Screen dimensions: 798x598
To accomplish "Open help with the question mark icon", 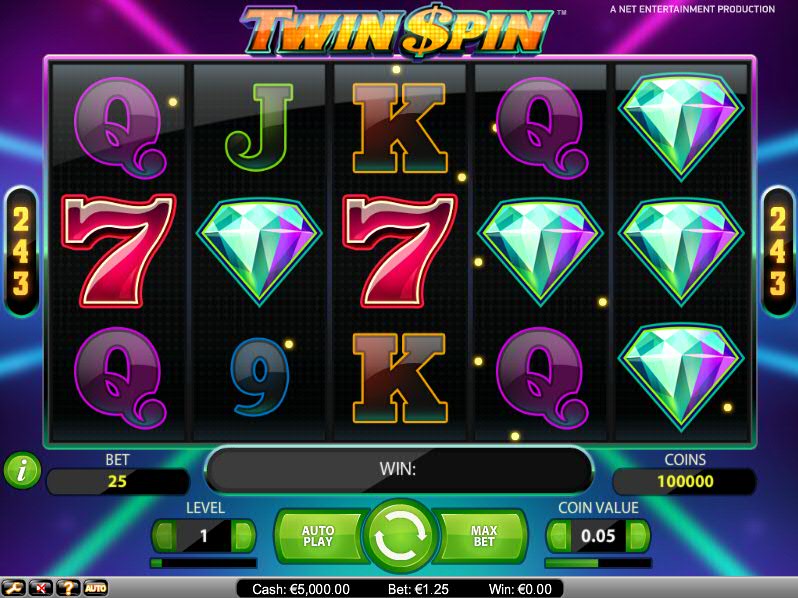I will 68,587.
